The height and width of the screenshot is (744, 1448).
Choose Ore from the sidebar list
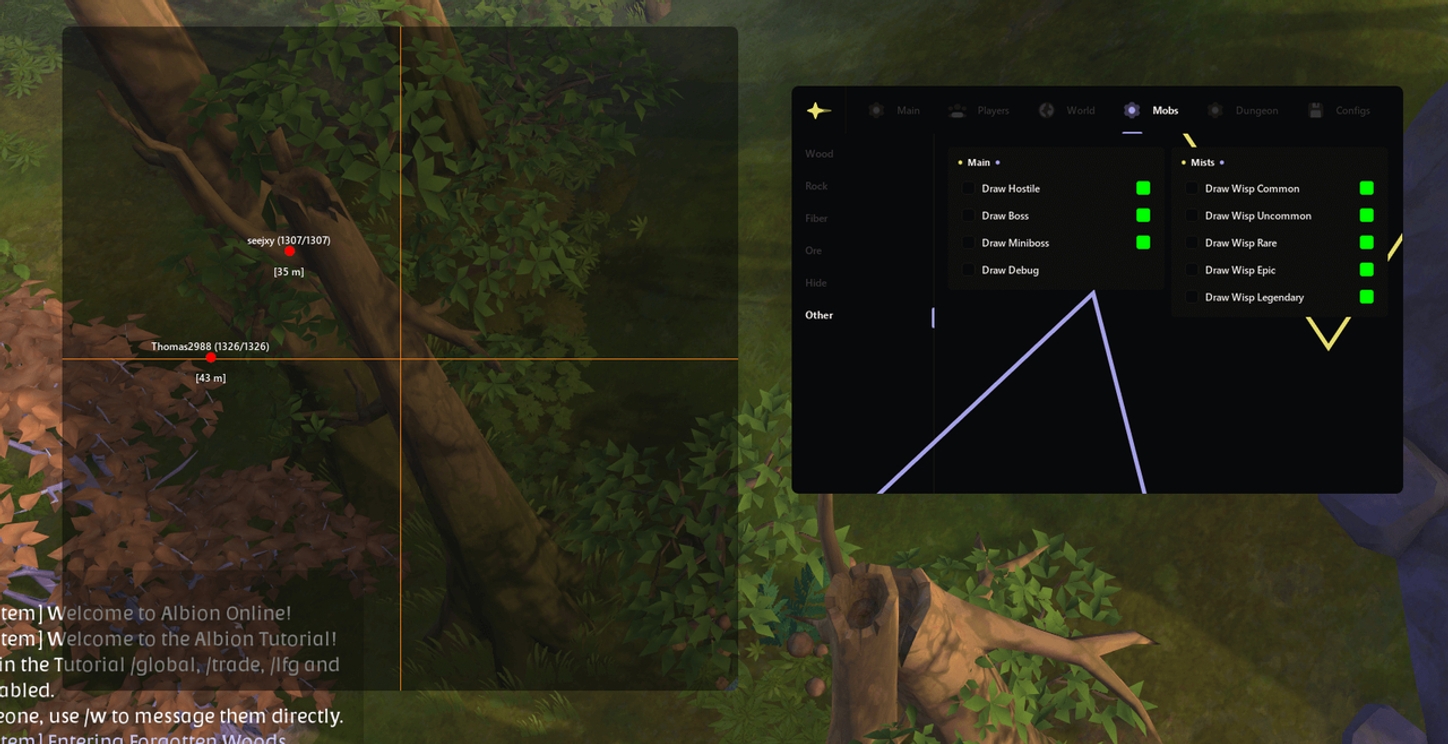point(815,250)
